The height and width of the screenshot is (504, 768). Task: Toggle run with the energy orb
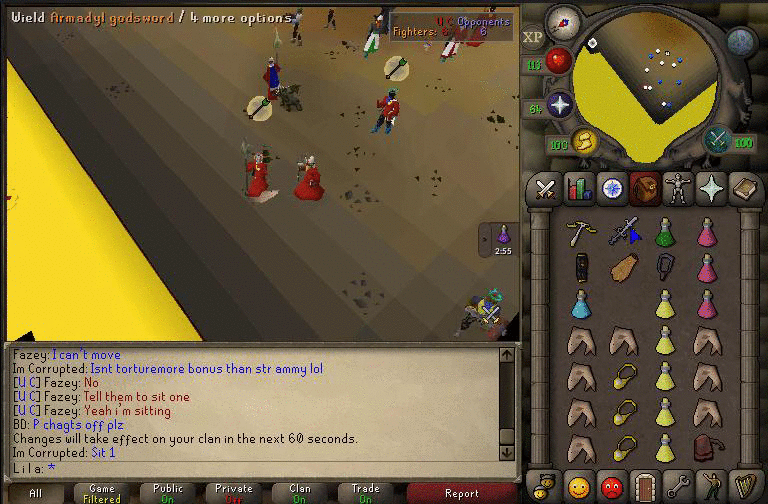tap(583, 142)
